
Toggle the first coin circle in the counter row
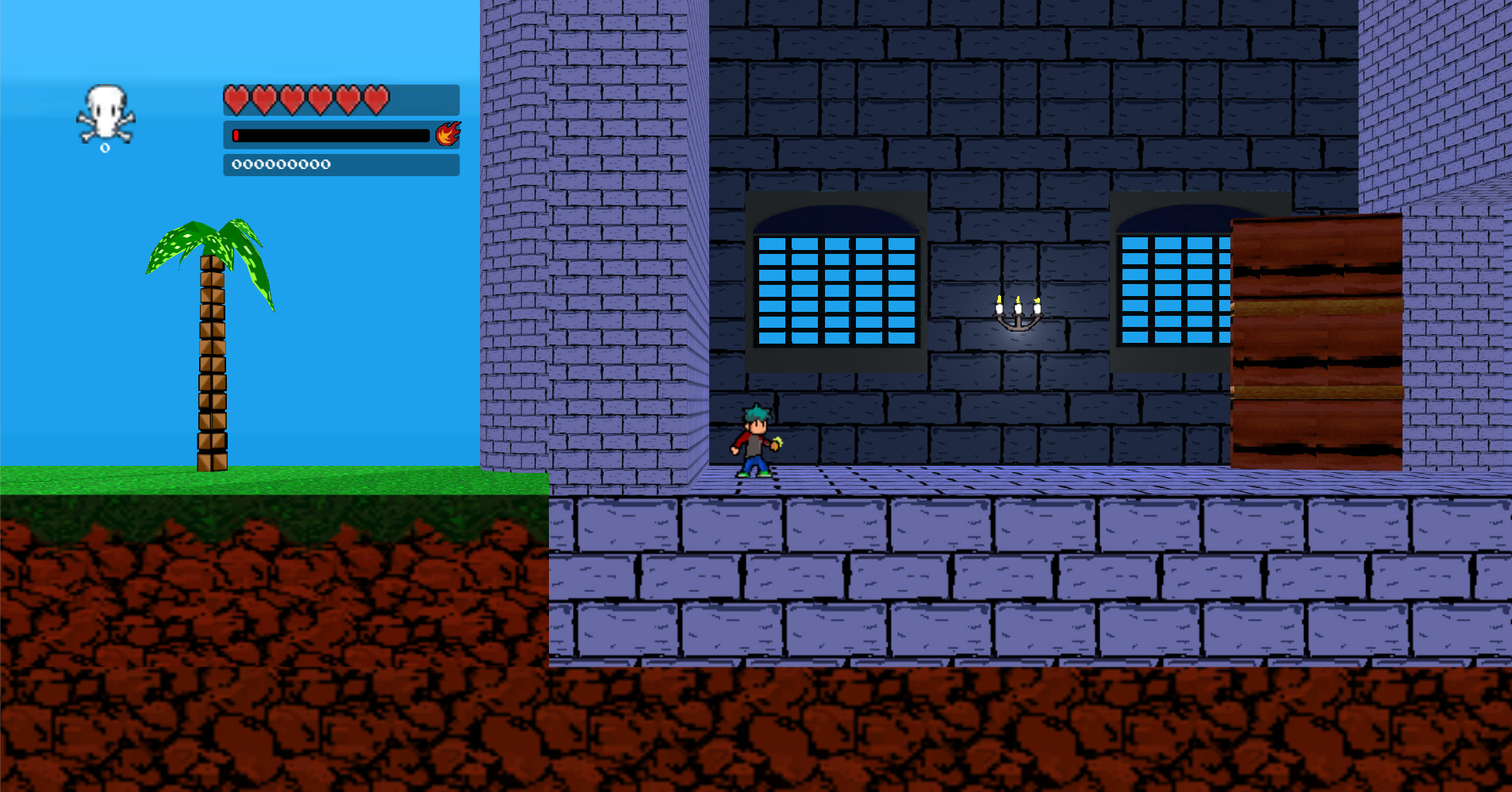(236, 164)
